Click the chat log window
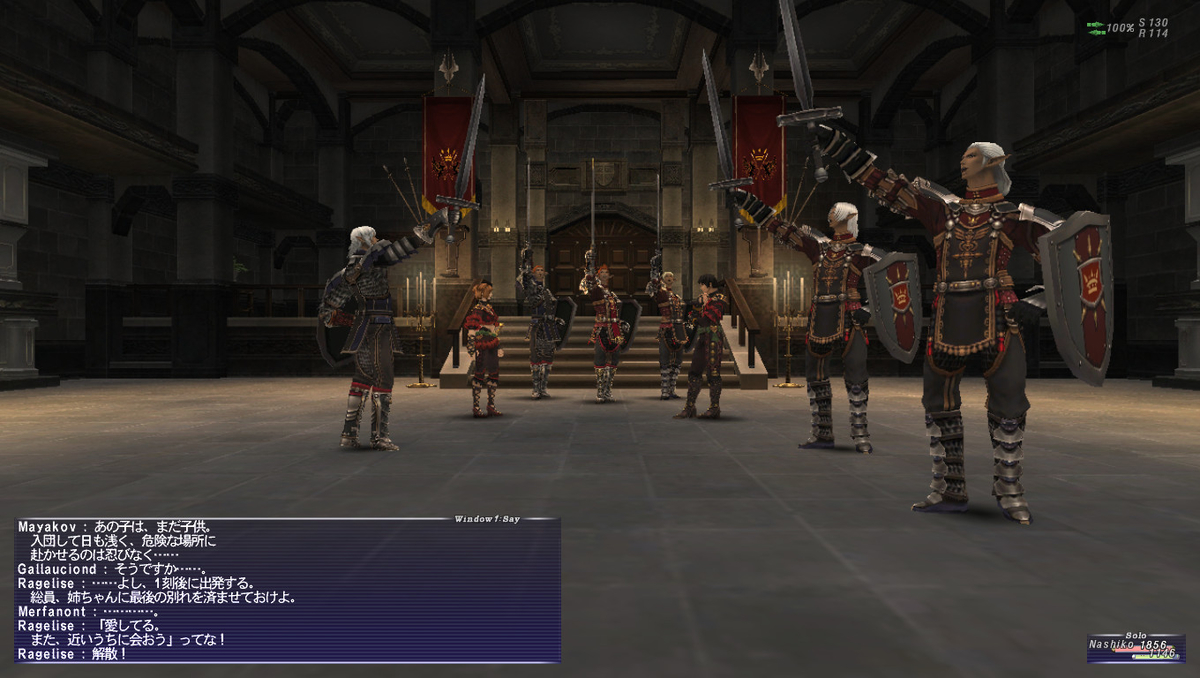 288,590
